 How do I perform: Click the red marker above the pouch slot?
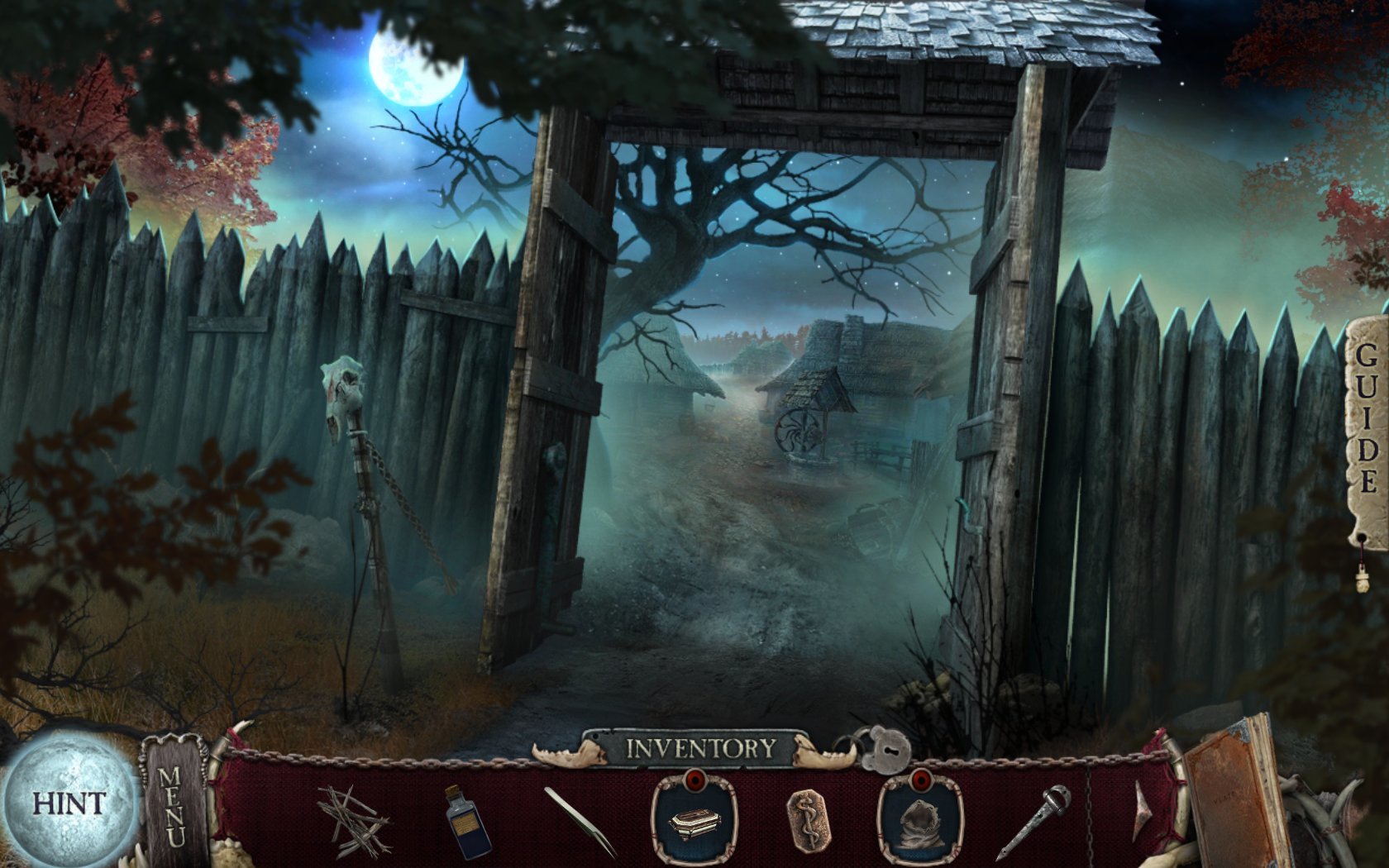pyautogui.click(x=922, y=780)
